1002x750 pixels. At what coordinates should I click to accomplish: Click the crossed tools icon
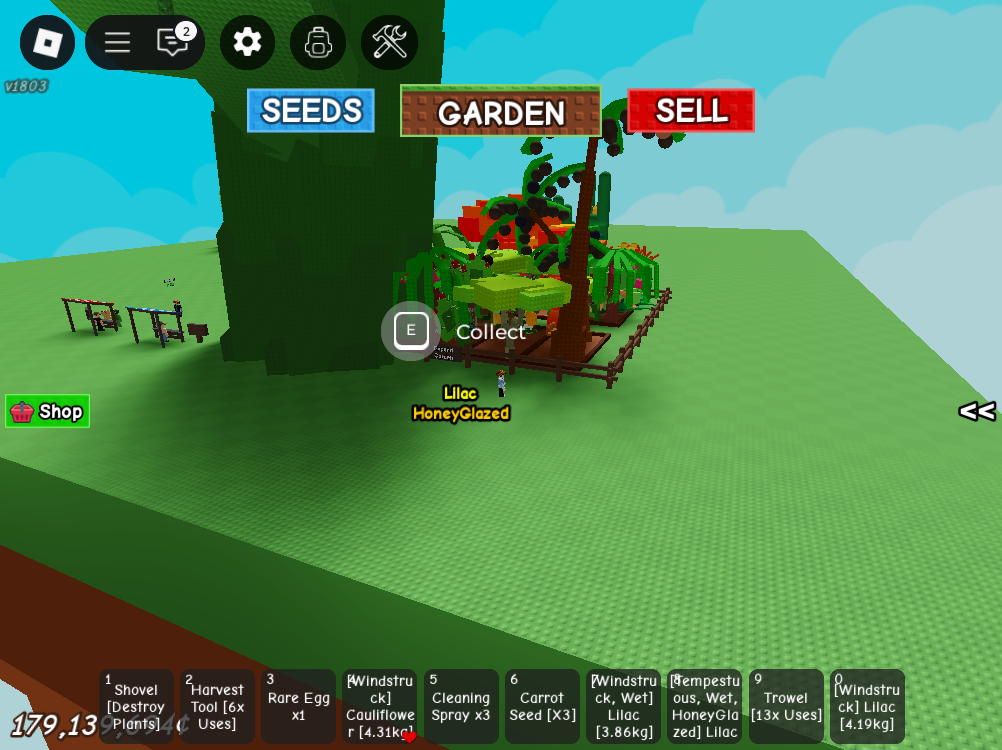click(389, 42)
